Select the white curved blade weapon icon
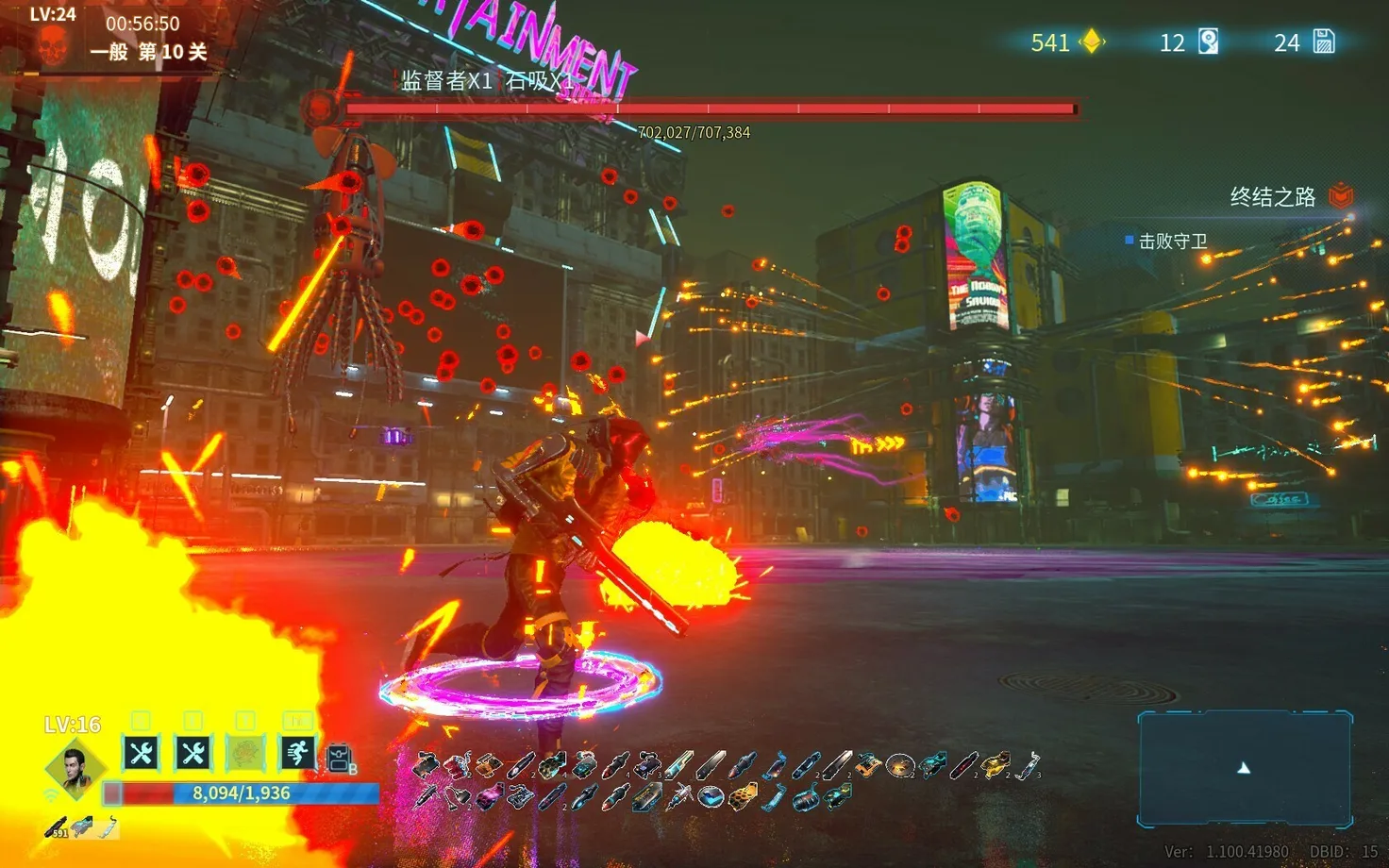1389x868 pixels. (108, 827)
